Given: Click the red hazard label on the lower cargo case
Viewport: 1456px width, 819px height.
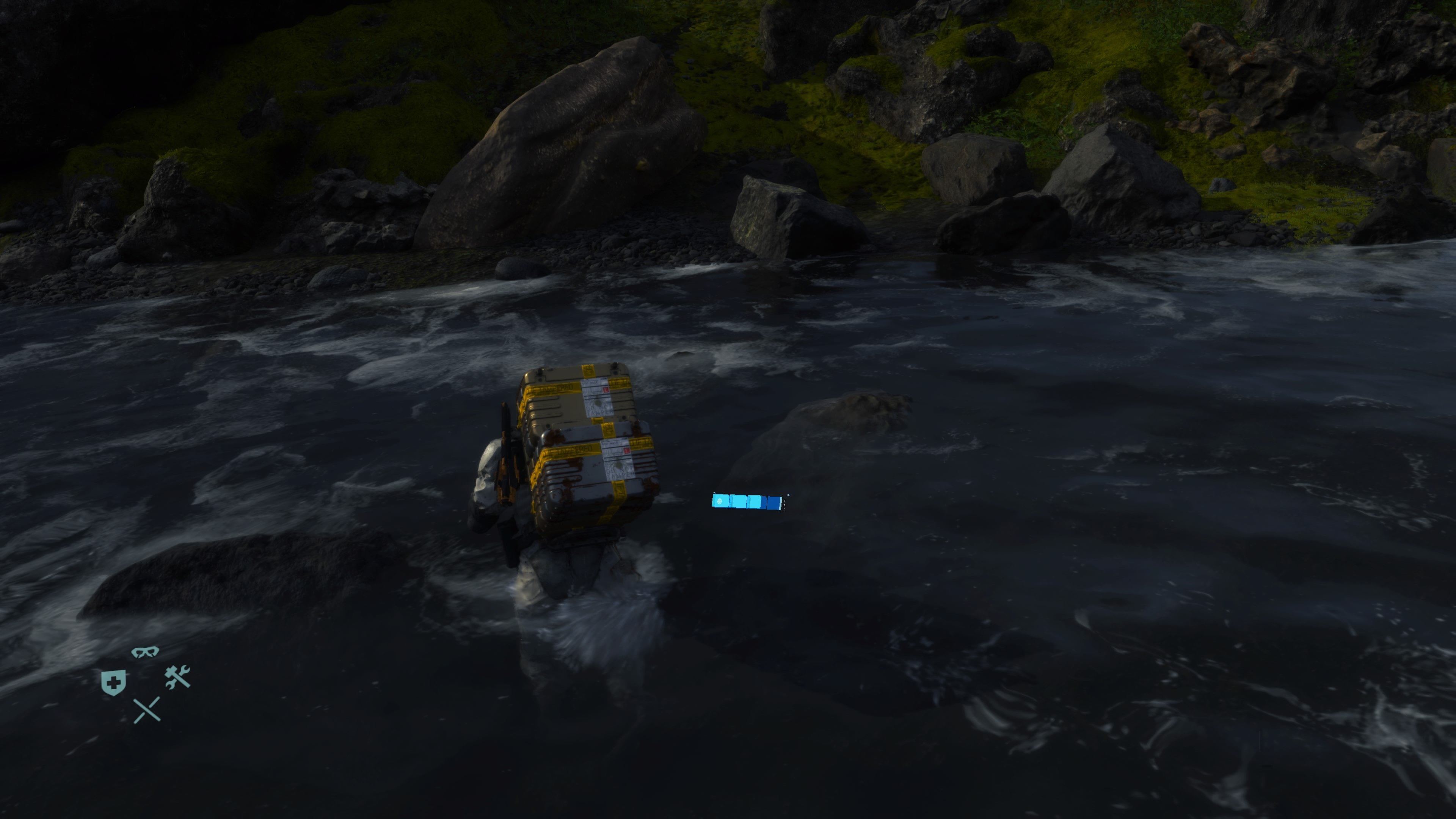Looking at the screenshot, I should 626,451.
